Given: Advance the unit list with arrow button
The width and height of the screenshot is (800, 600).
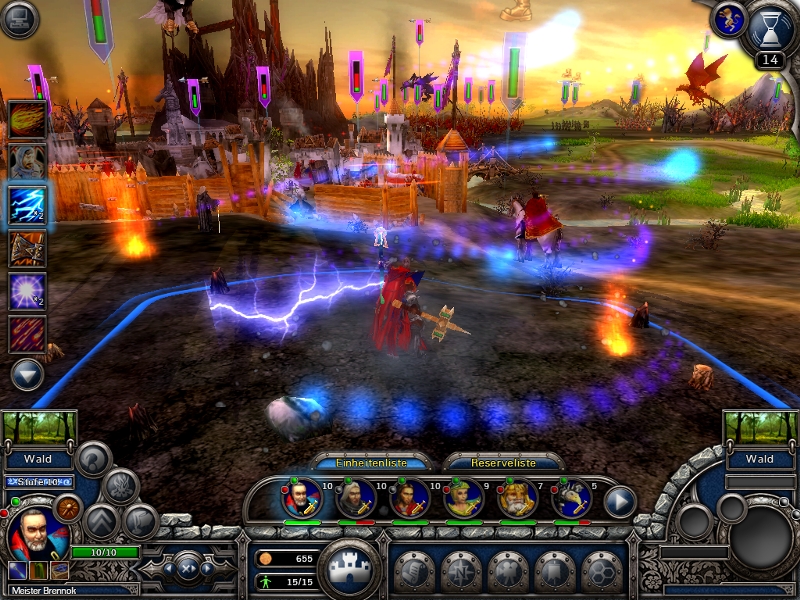Looking at the screenshot, I should pyautogui.click(x=620, y=500).
